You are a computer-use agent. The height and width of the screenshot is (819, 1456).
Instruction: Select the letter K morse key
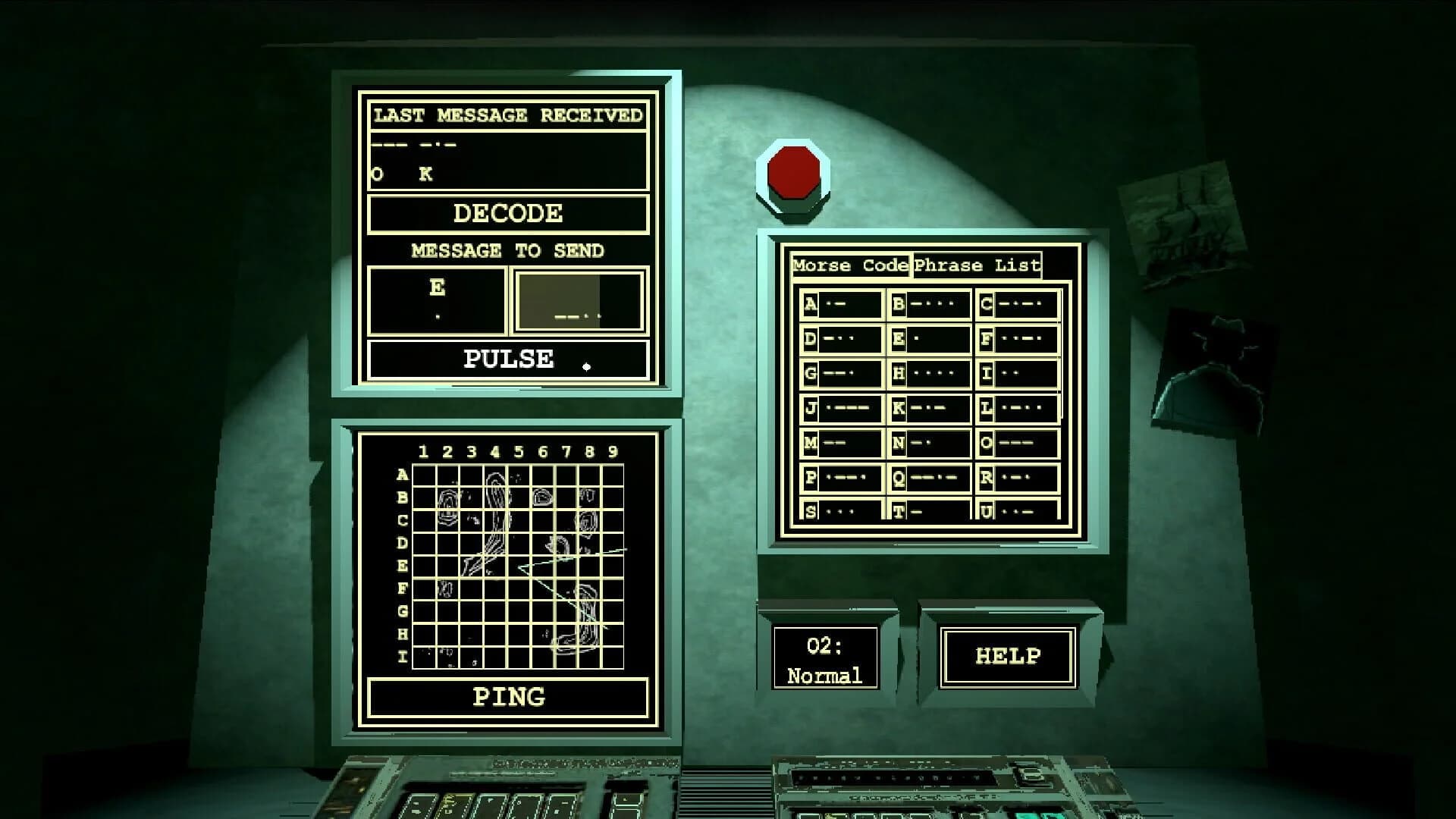[929, 409]
